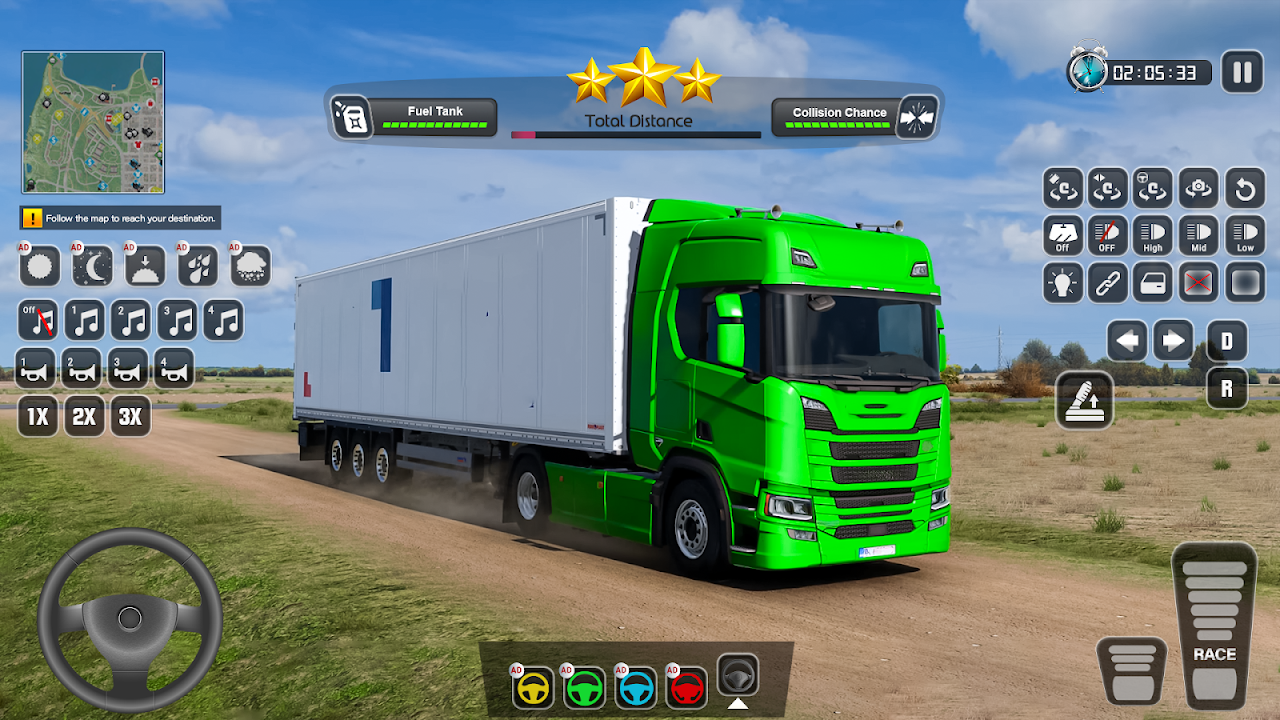Choose the snow weather option
The width and height of the screenshot is (1280, 720).
[251, 266]
